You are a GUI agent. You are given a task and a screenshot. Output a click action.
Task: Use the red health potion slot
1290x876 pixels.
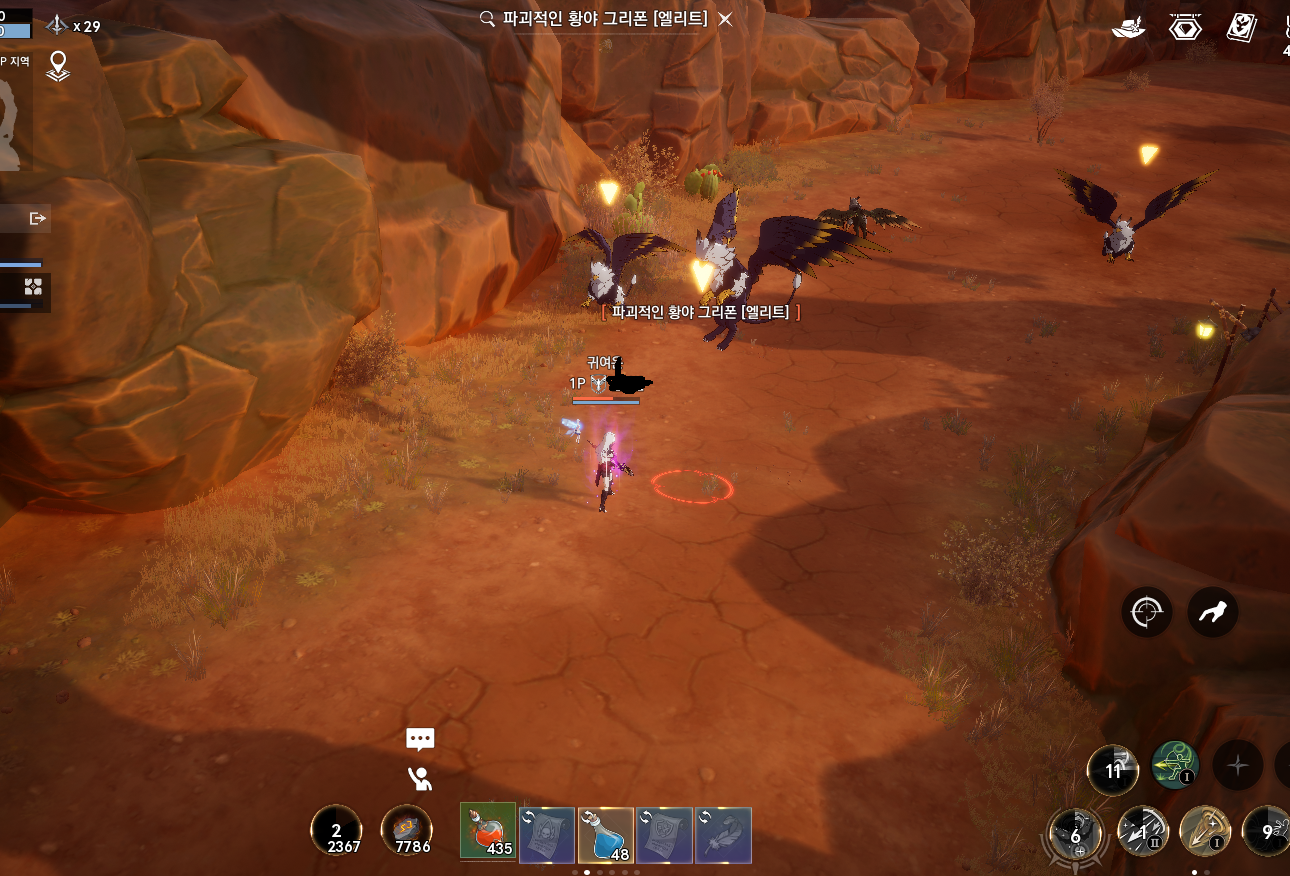[488, 833]
